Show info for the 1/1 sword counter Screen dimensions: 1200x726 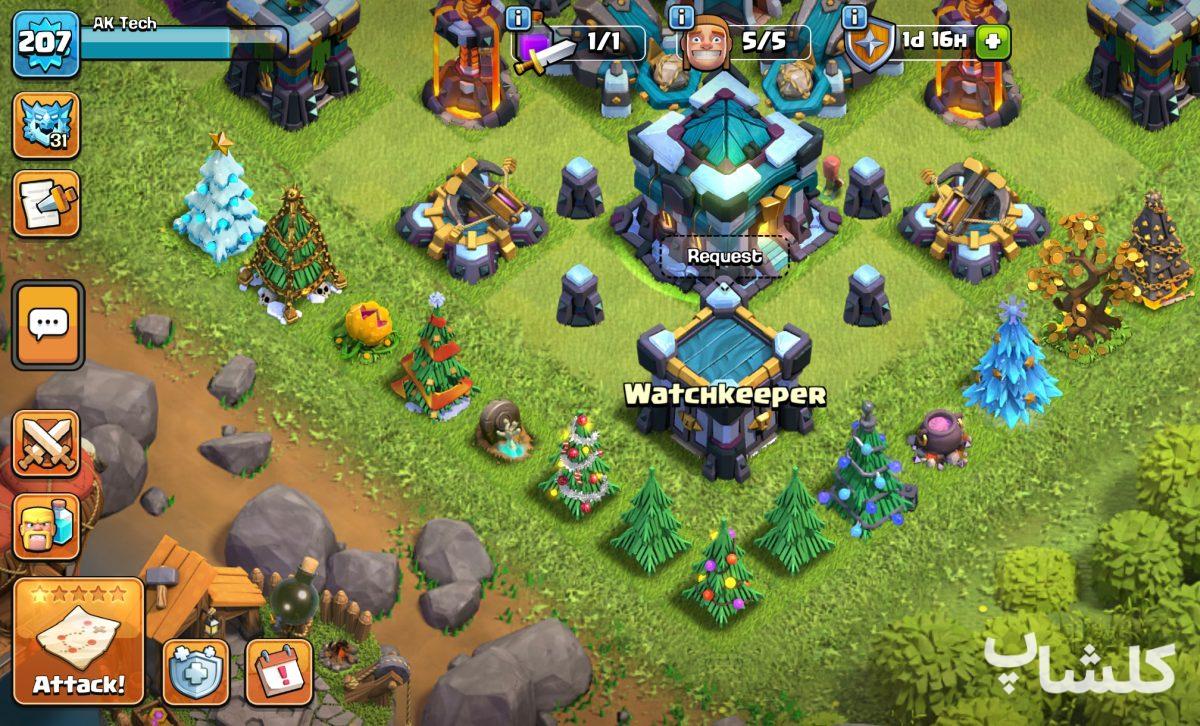[x=518, y=17]
